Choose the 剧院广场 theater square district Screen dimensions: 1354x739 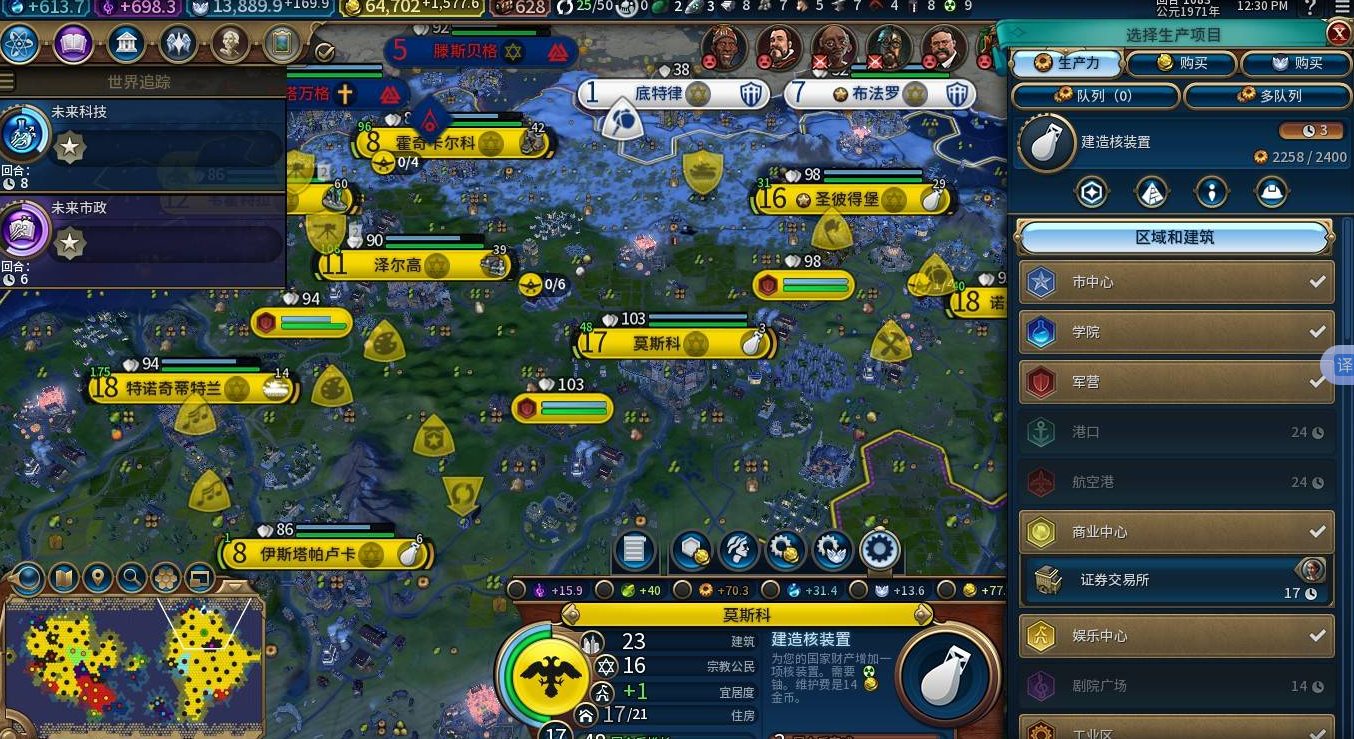[1176, 686]
